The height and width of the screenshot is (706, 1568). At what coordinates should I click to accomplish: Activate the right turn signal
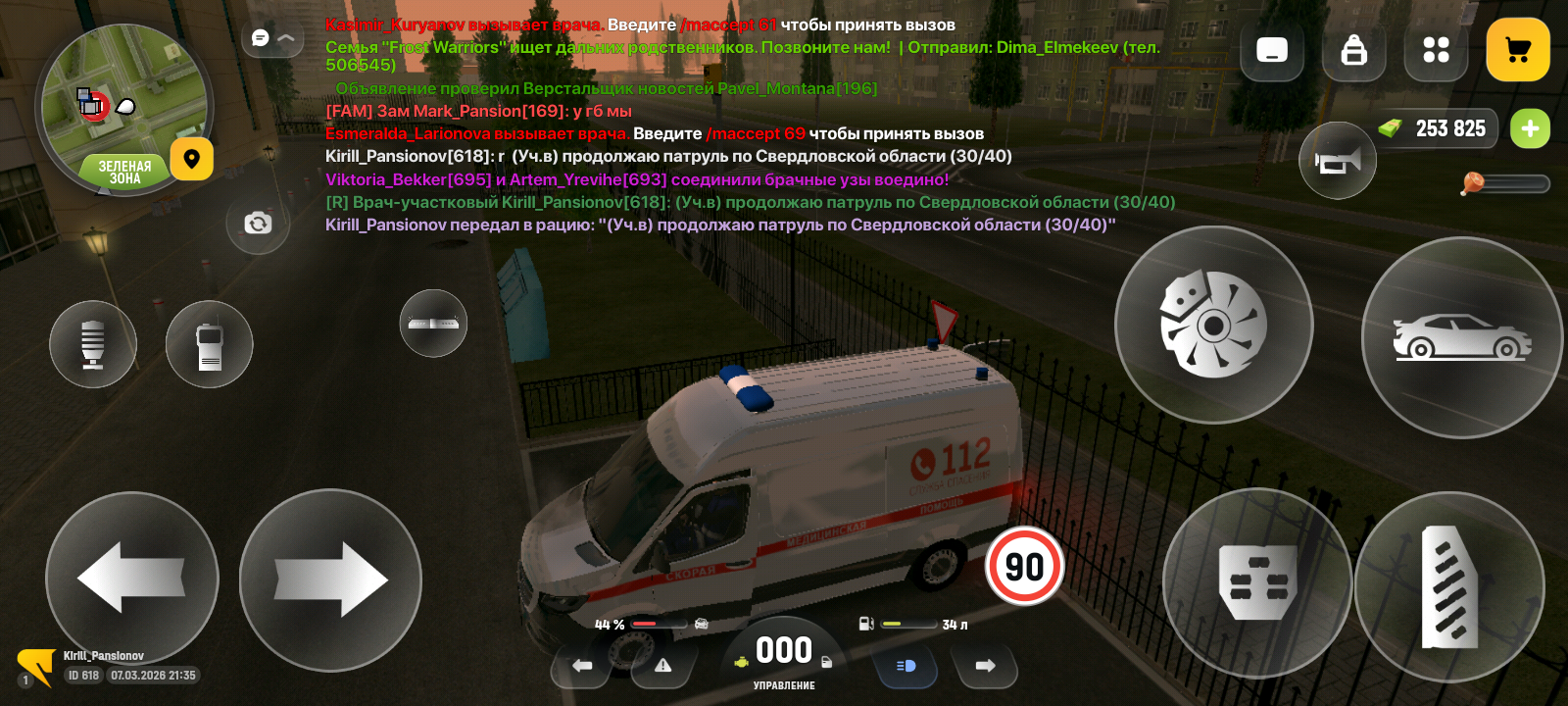tap(985, 666)
